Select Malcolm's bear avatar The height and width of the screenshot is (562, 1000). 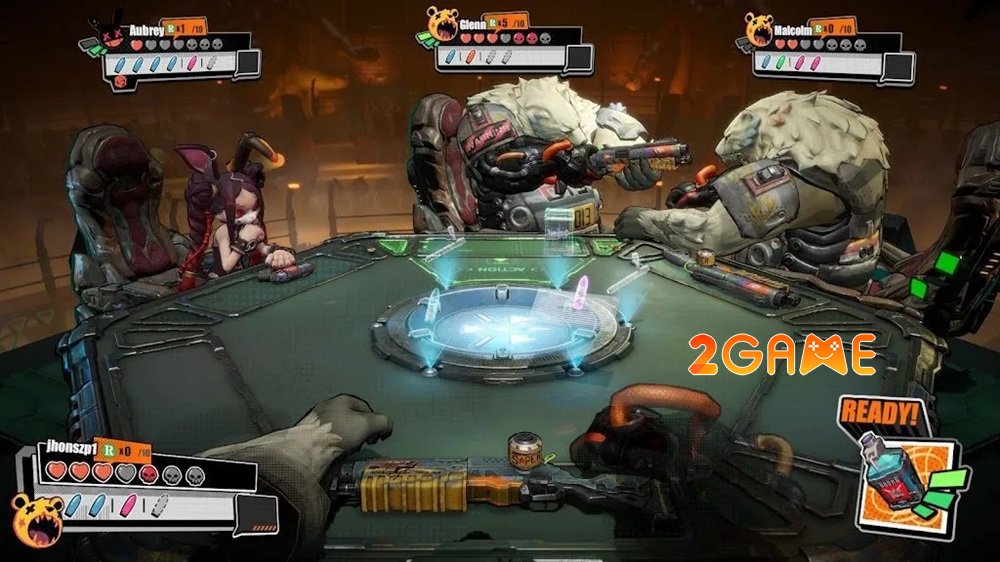pyautogui.click(x=759, y=28)
